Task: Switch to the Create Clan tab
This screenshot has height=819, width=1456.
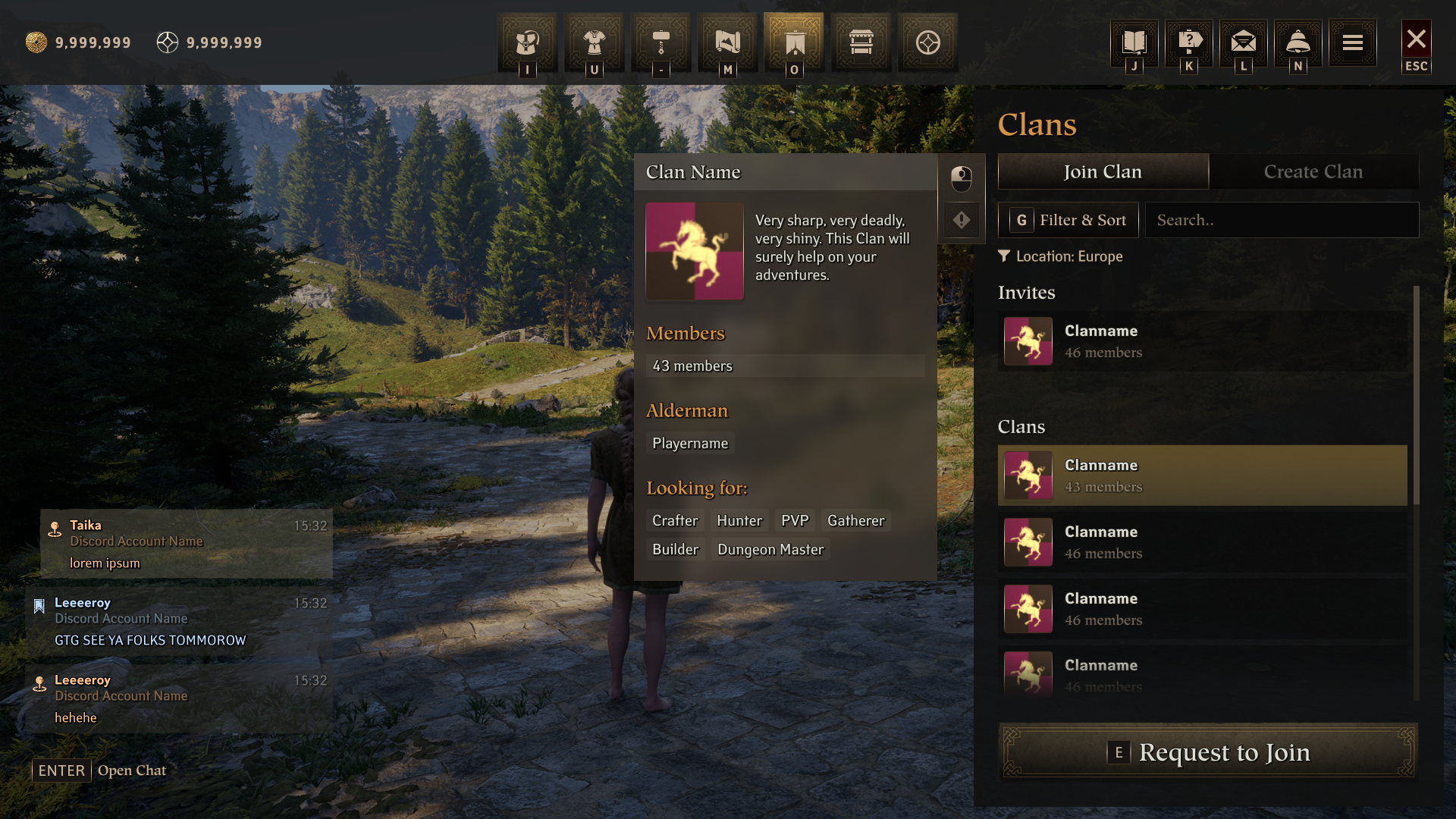Action: pyautogui.click(x=1313, y=172)
